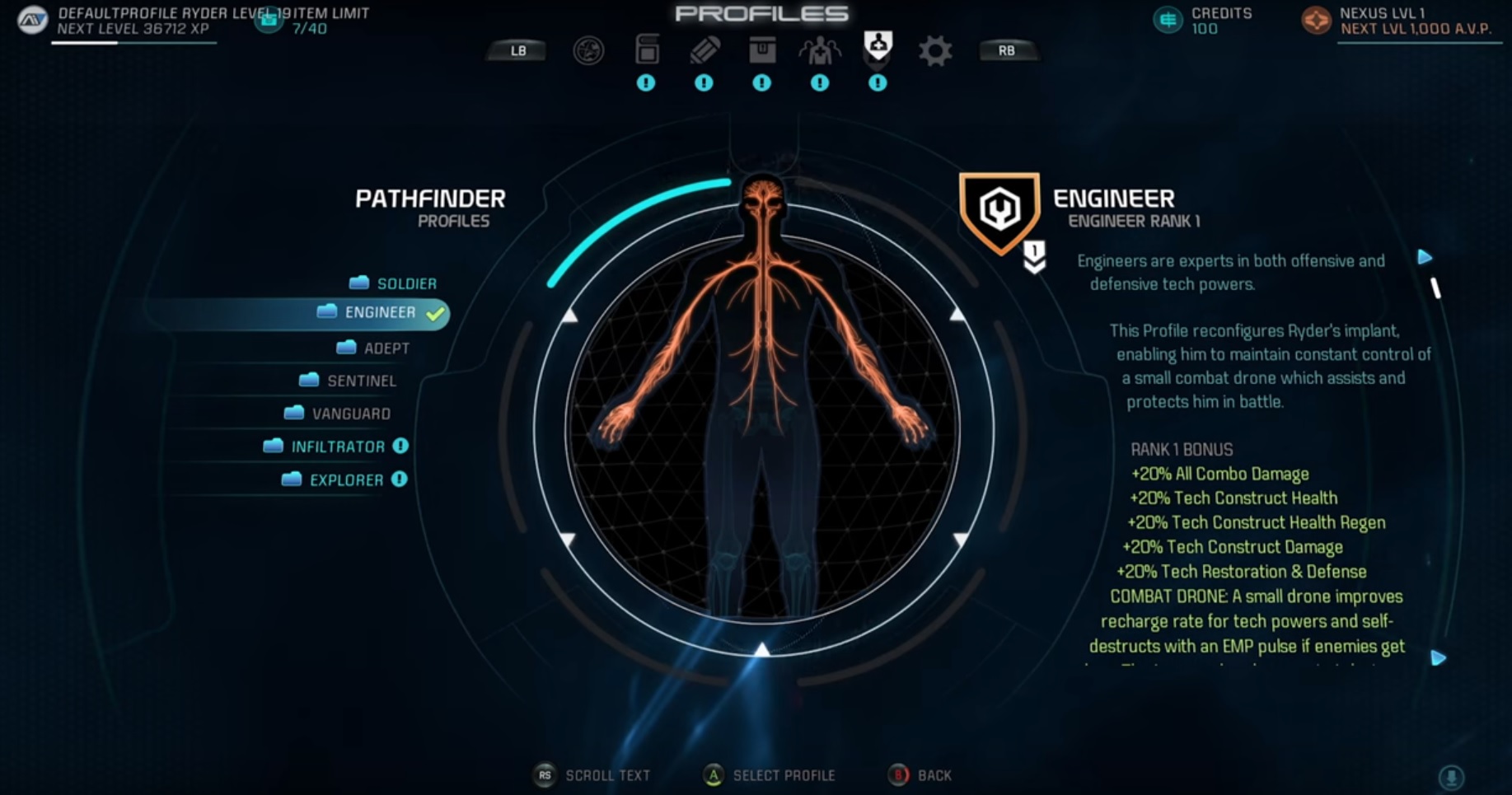Click the upper description scroll arrow

pyautogui.click(x=1425, y=257)
